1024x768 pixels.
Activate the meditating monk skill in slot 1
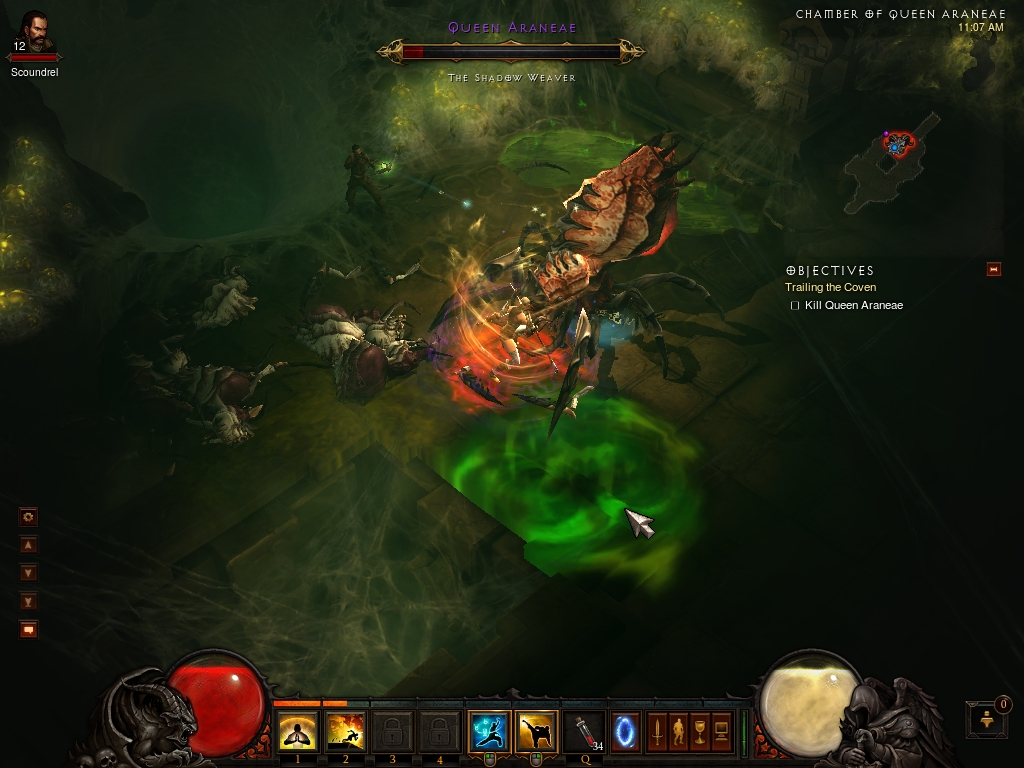(298, 733)
